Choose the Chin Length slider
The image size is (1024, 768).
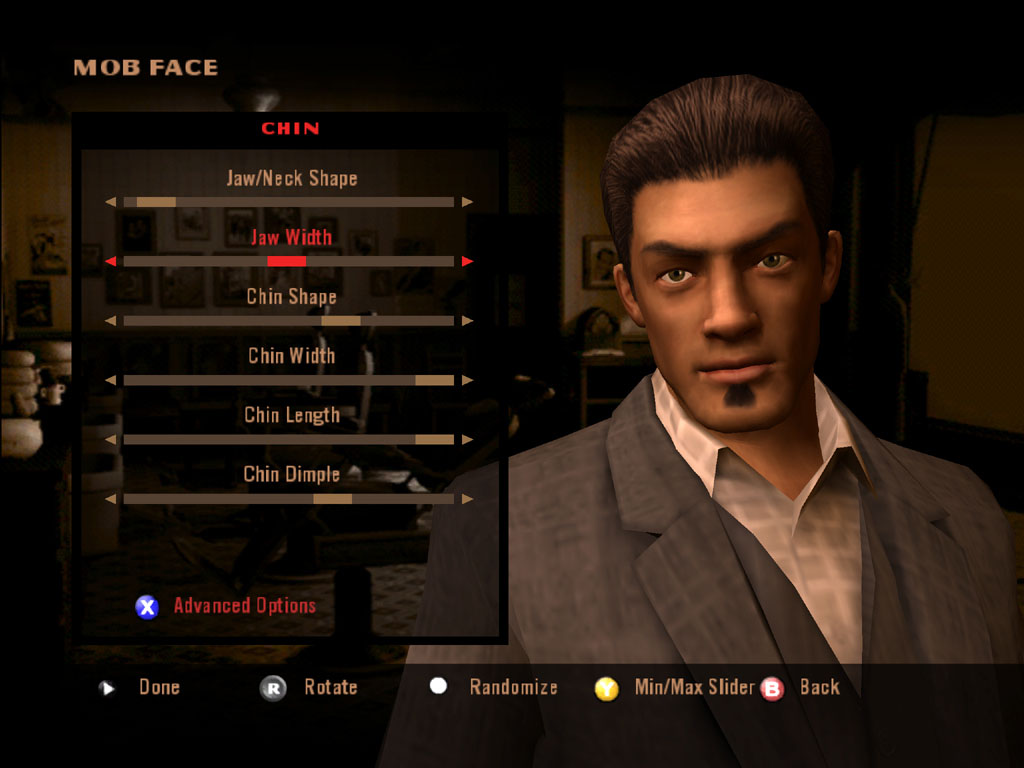pyautogui.click(x=289, y=439)
